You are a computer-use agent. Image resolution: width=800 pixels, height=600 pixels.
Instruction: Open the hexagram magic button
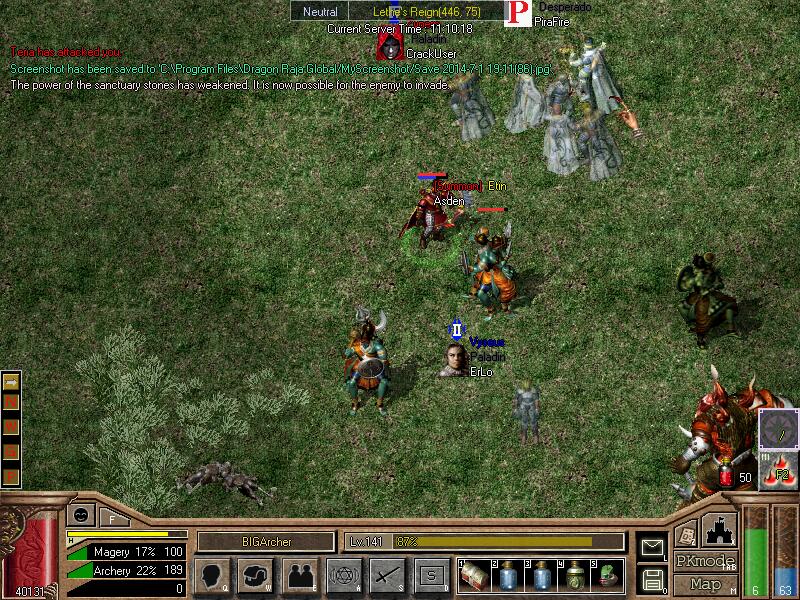click(x=343, y=575)
